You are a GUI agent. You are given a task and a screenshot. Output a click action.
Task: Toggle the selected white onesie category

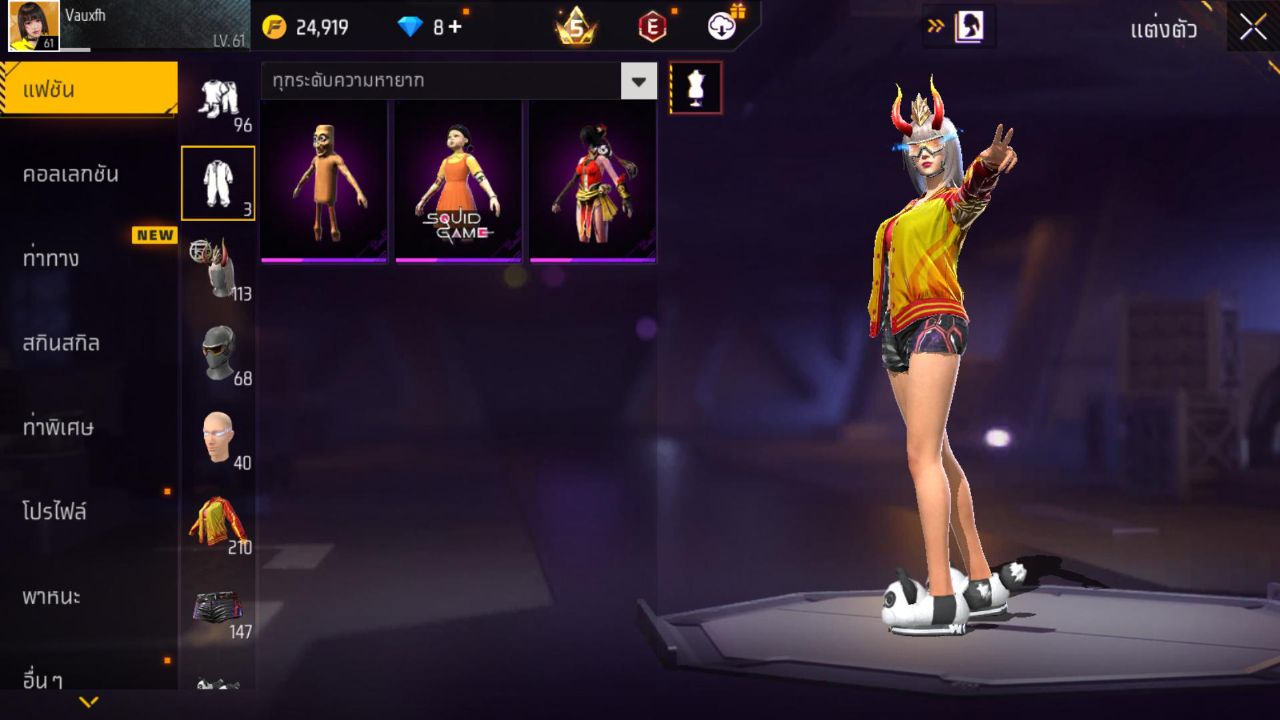(x=219, y=182)
